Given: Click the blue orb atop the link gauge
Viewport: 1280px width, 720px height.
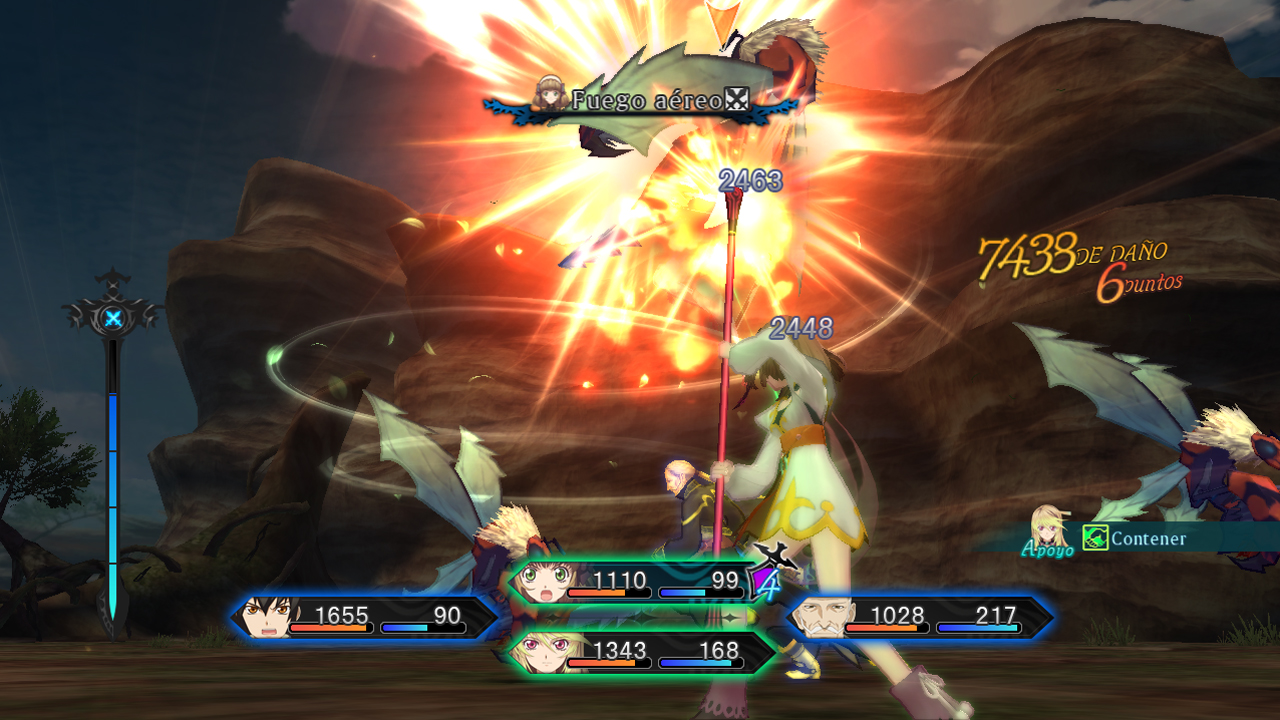Looking at the screenshot, I should [114, 319].
